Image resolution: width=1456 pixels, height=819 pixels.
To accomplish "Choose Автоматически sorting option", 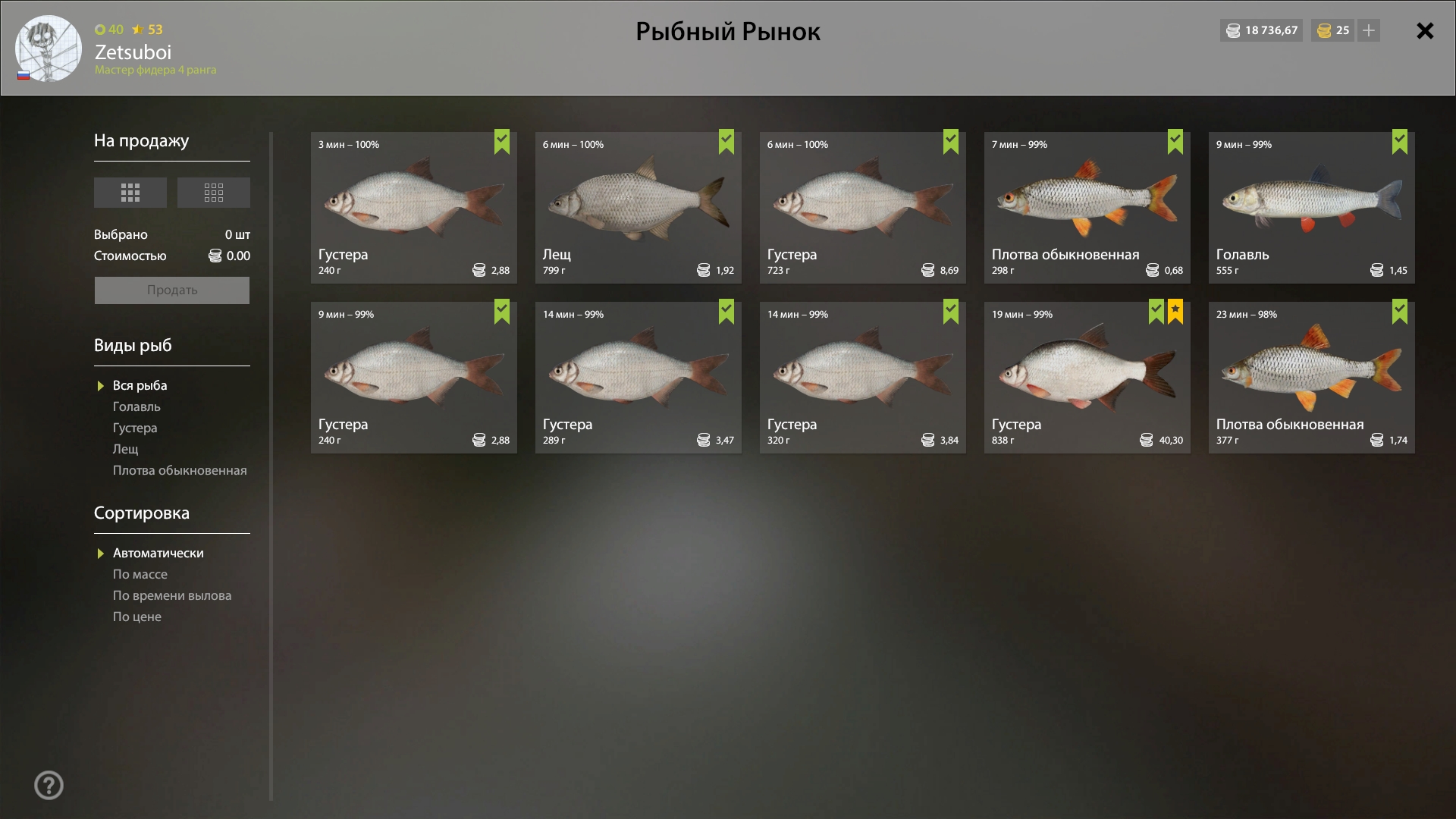I will tap(158, 554).
